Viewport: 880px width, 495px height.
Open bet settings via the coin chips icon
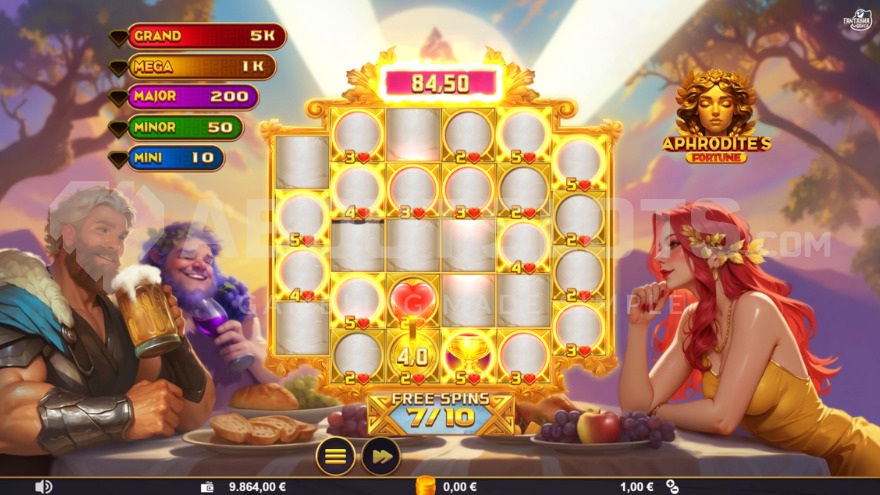pyautogui.click(x=672, y=487)
